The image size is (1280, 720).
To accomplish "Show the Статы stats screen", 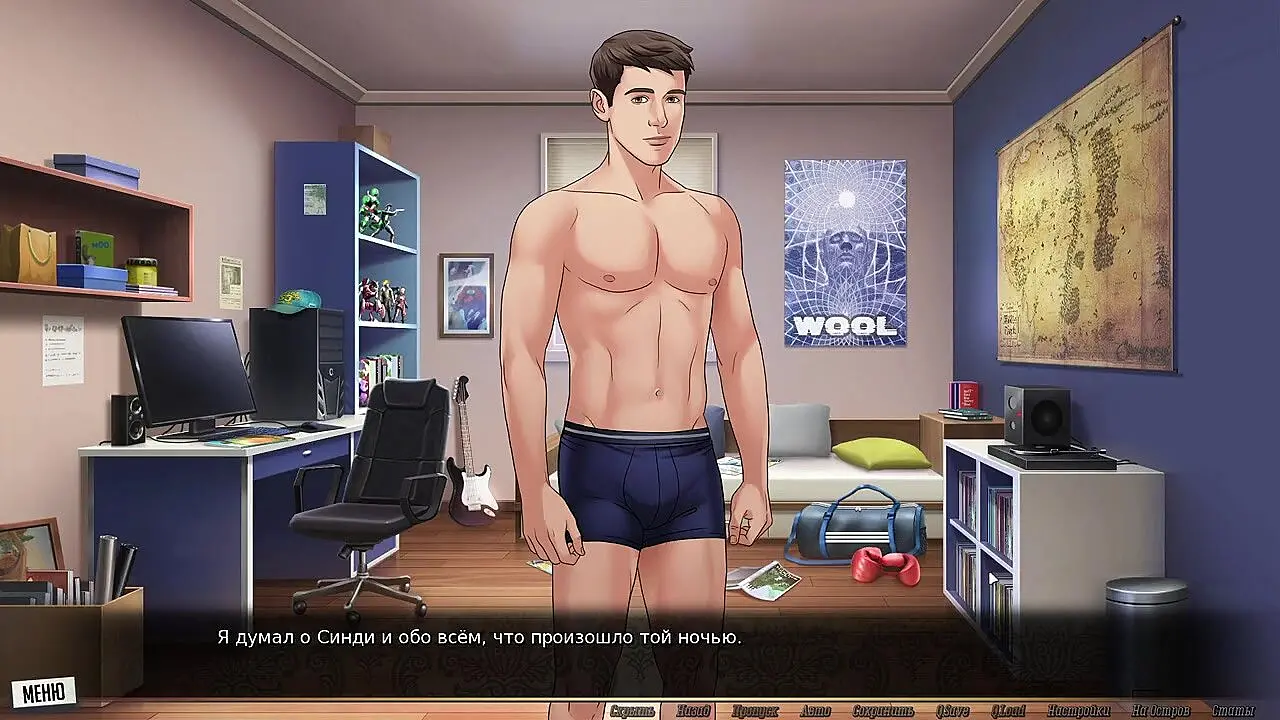I will point(1232,711).
